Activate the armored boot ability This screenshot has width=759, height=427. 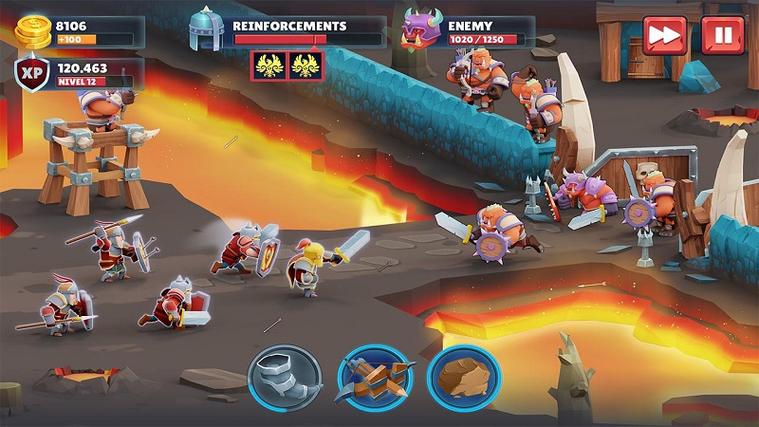pyautogui.click(x=285, y=378)
